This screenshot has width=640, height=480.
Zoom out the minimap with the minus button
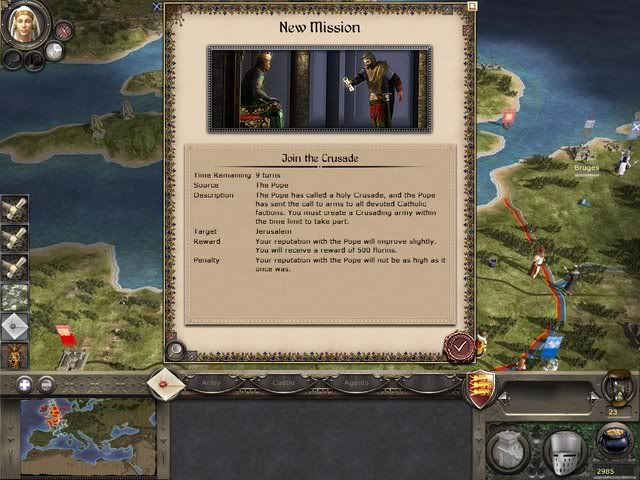click(46, 385)
